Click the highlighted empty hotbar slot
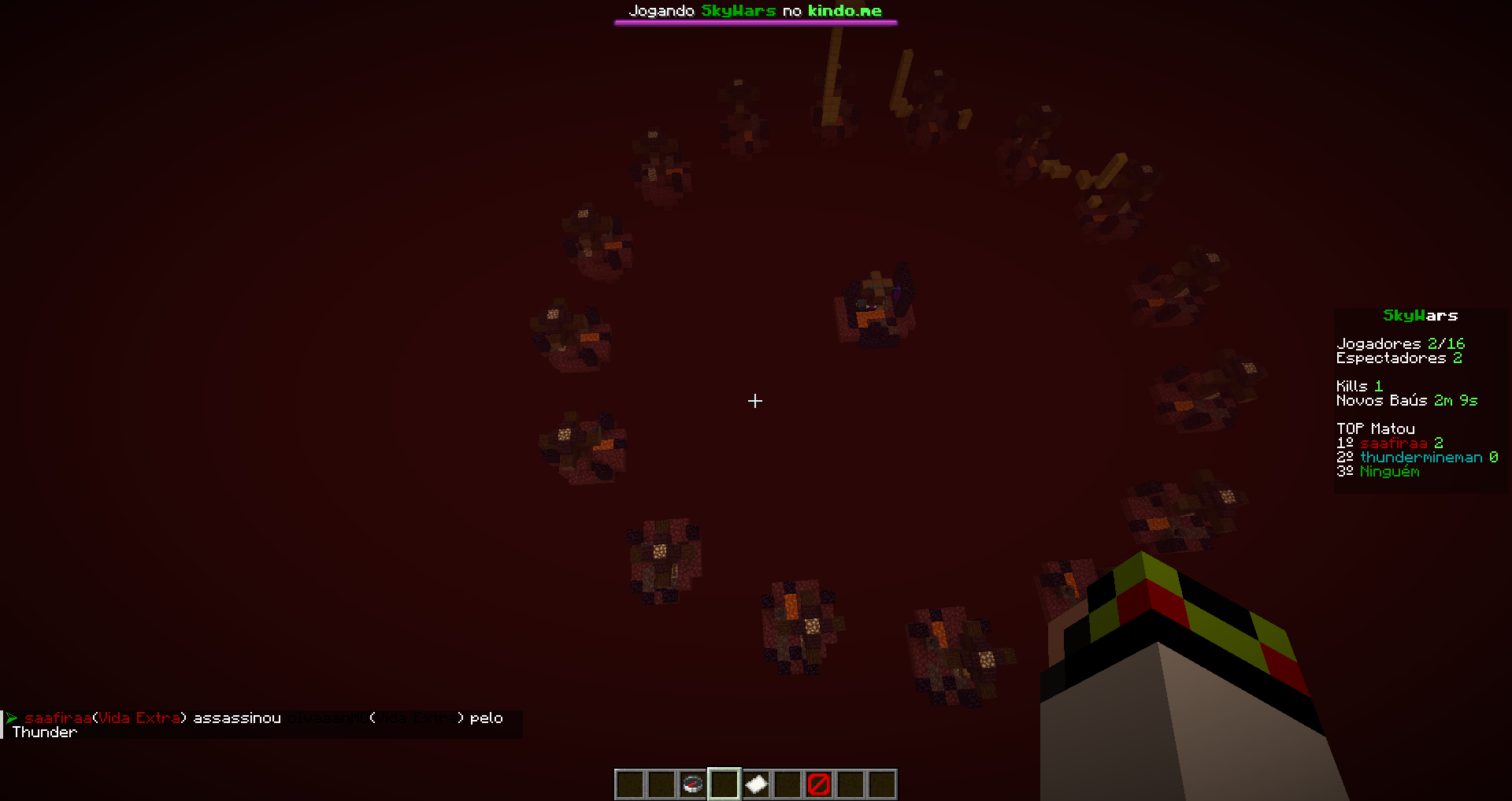 click(724, 784)
